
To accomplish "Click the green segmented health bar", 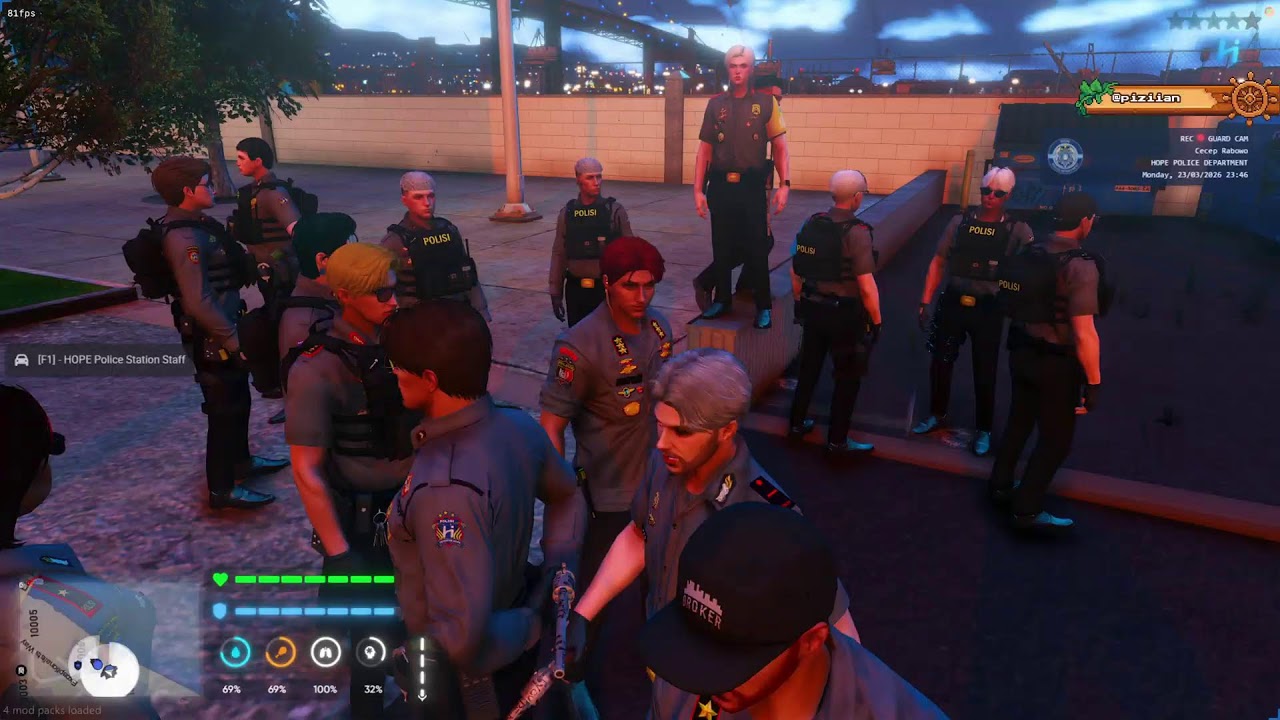I will (315, 577).
